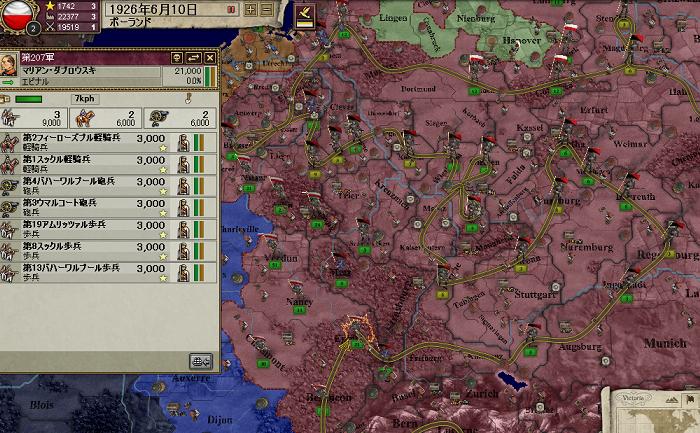Click the Polish flag emblem
Image resolution: width=700 pixels, height=433 pixels.
click(x=15, y=16)
